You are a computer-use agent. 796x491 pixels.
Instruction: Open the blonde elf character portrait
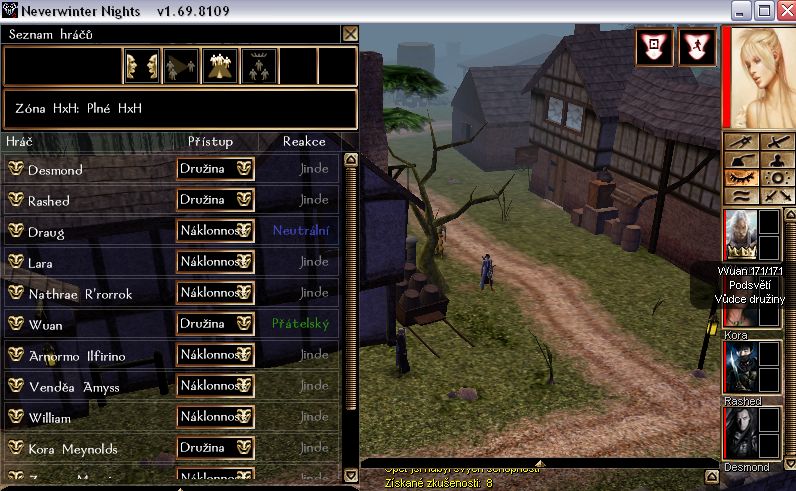pyautogui.click(x=757, y=77)
